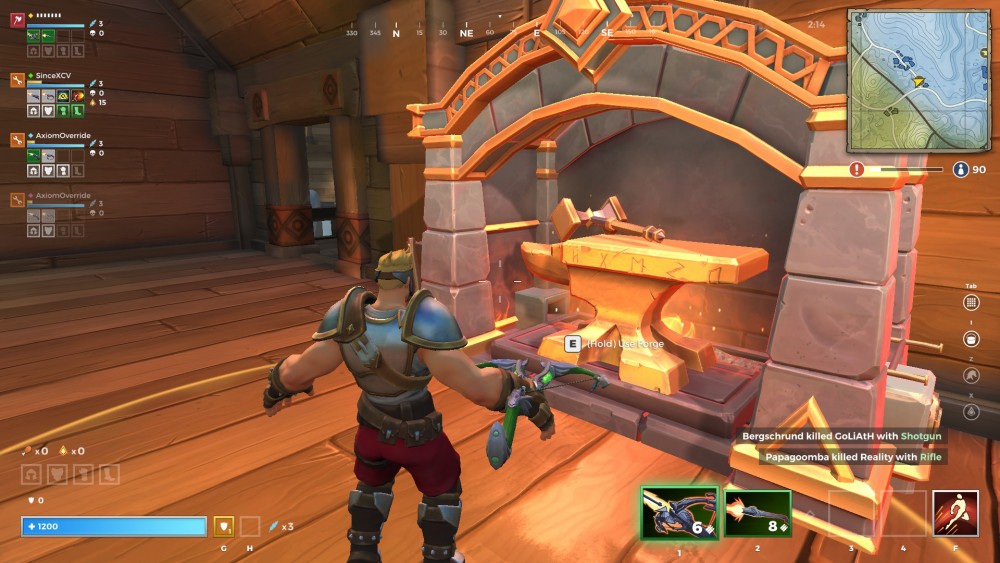Summon mount with the horse icon
The height and width of the screenshot is (563, 1000).
(x=971, y=375)
